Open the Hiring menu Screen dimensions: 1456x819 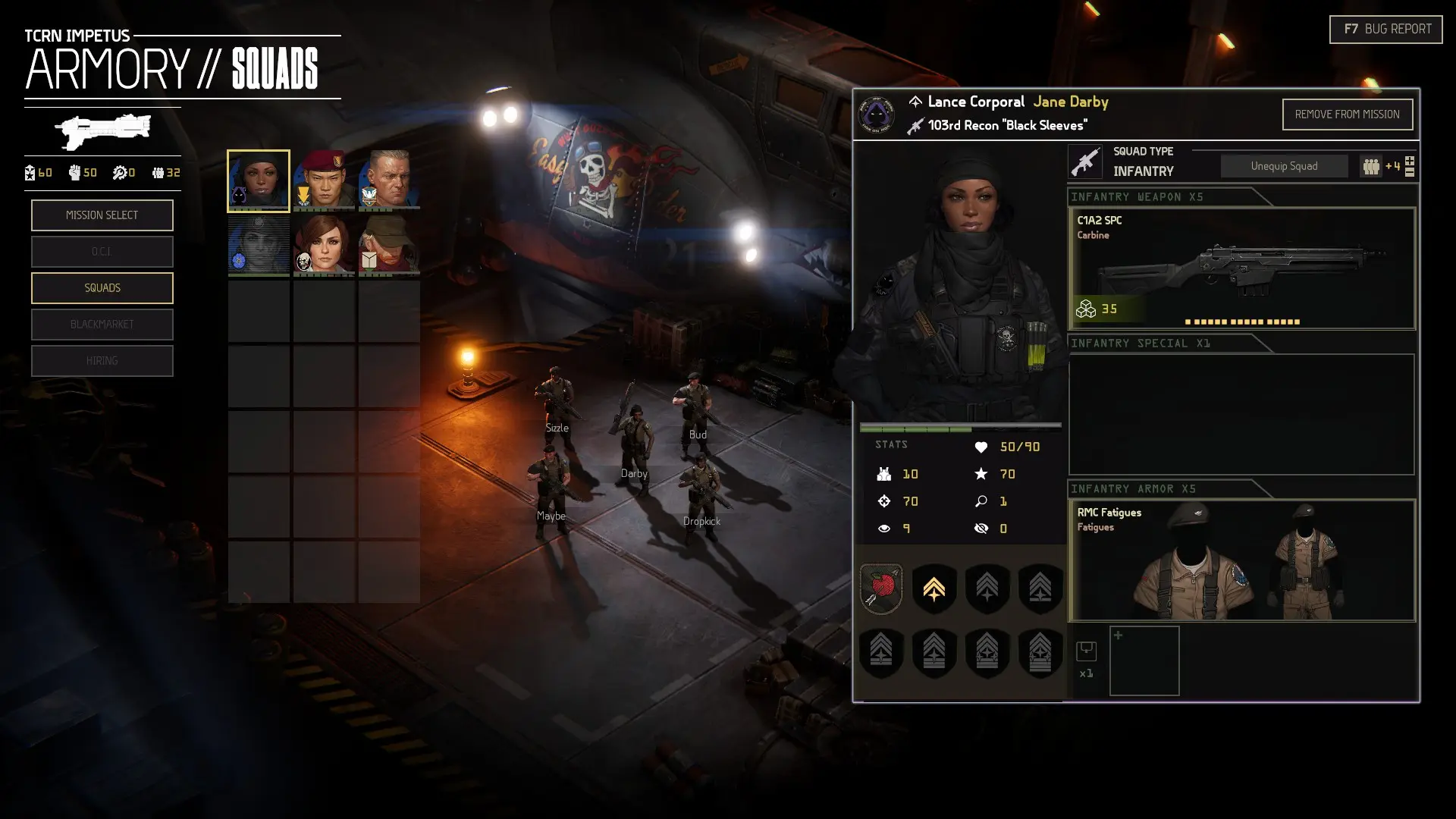[x=102, y=361]
